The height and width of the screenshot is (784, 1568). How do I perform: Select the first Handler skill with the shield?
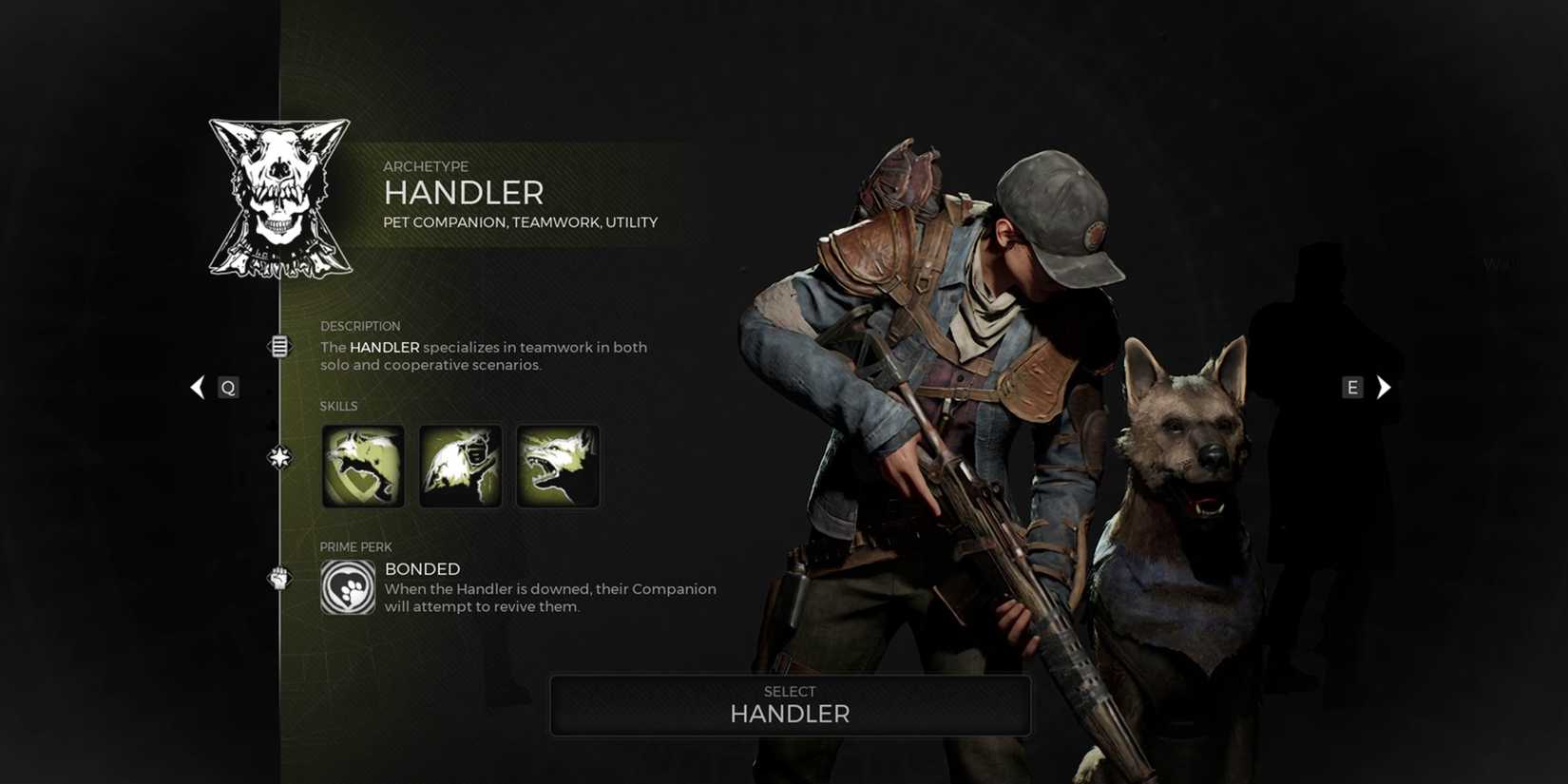click(x=363, y=466)
